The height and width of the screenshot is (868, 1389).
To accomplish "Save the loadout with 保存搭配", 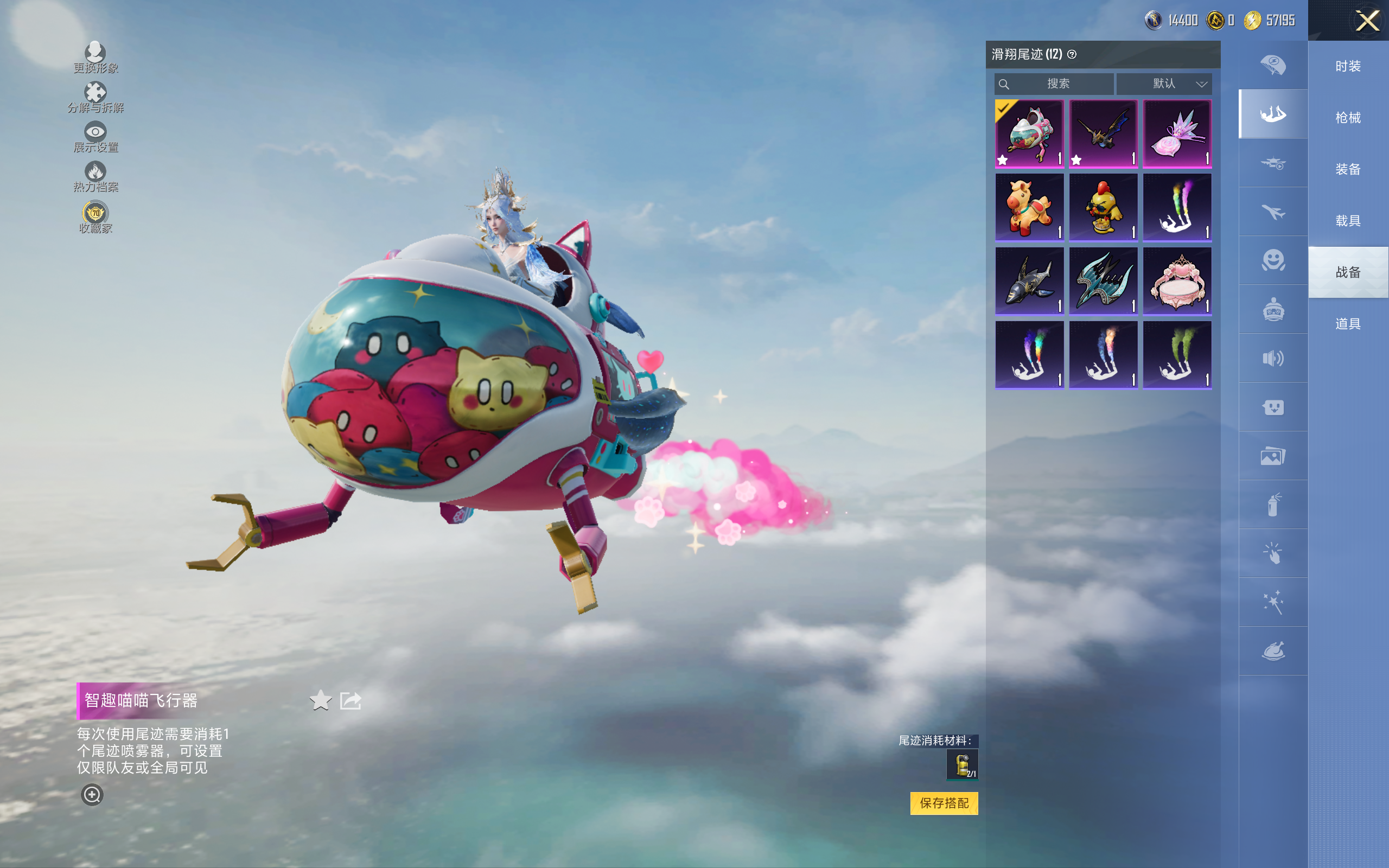I will point(944,802).
